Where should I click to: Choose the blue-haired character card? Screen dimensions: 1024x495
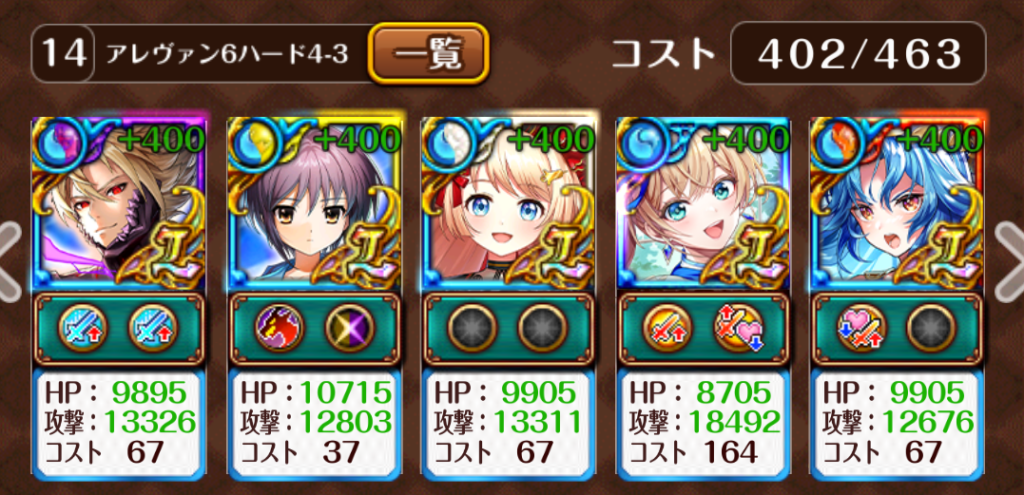coord(899,205)
